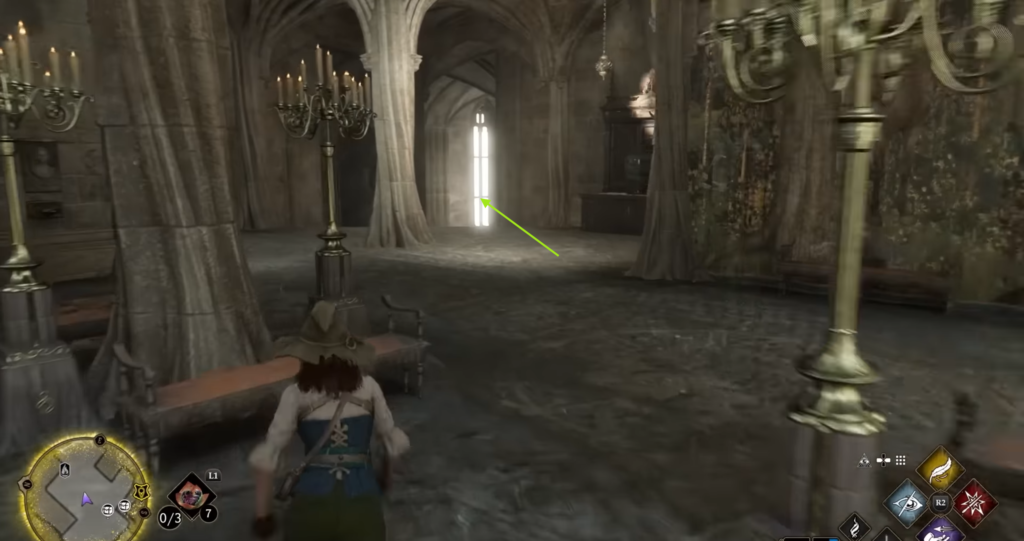Viewport: 1024px width, 541px height.
Task: Select the purple player arrow on the minimap
Action: click(x=87, y=497)
